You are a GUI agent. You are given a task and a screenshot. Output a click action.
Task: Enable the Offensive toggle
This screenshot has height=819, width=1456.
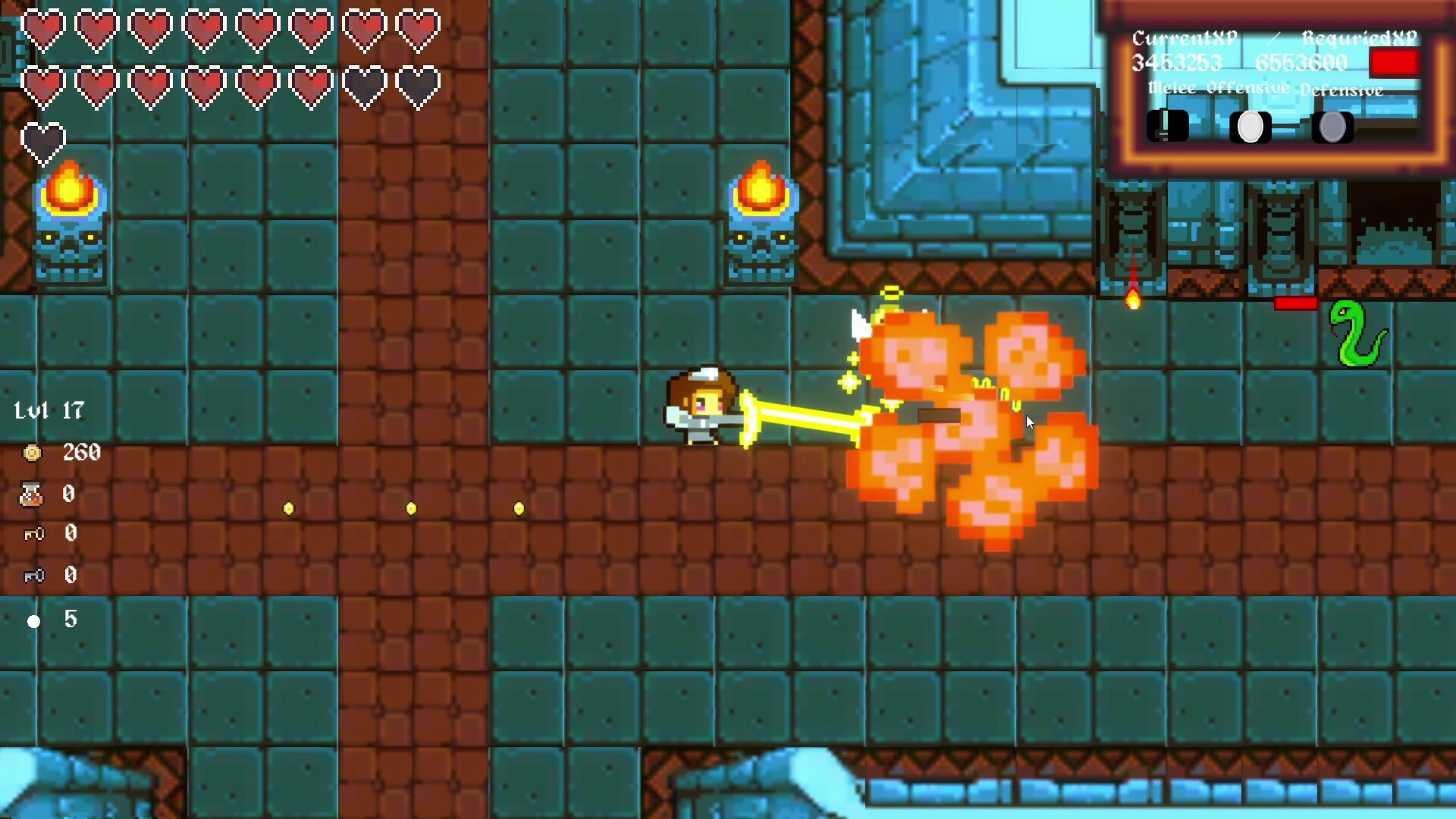pos(1251,127)
